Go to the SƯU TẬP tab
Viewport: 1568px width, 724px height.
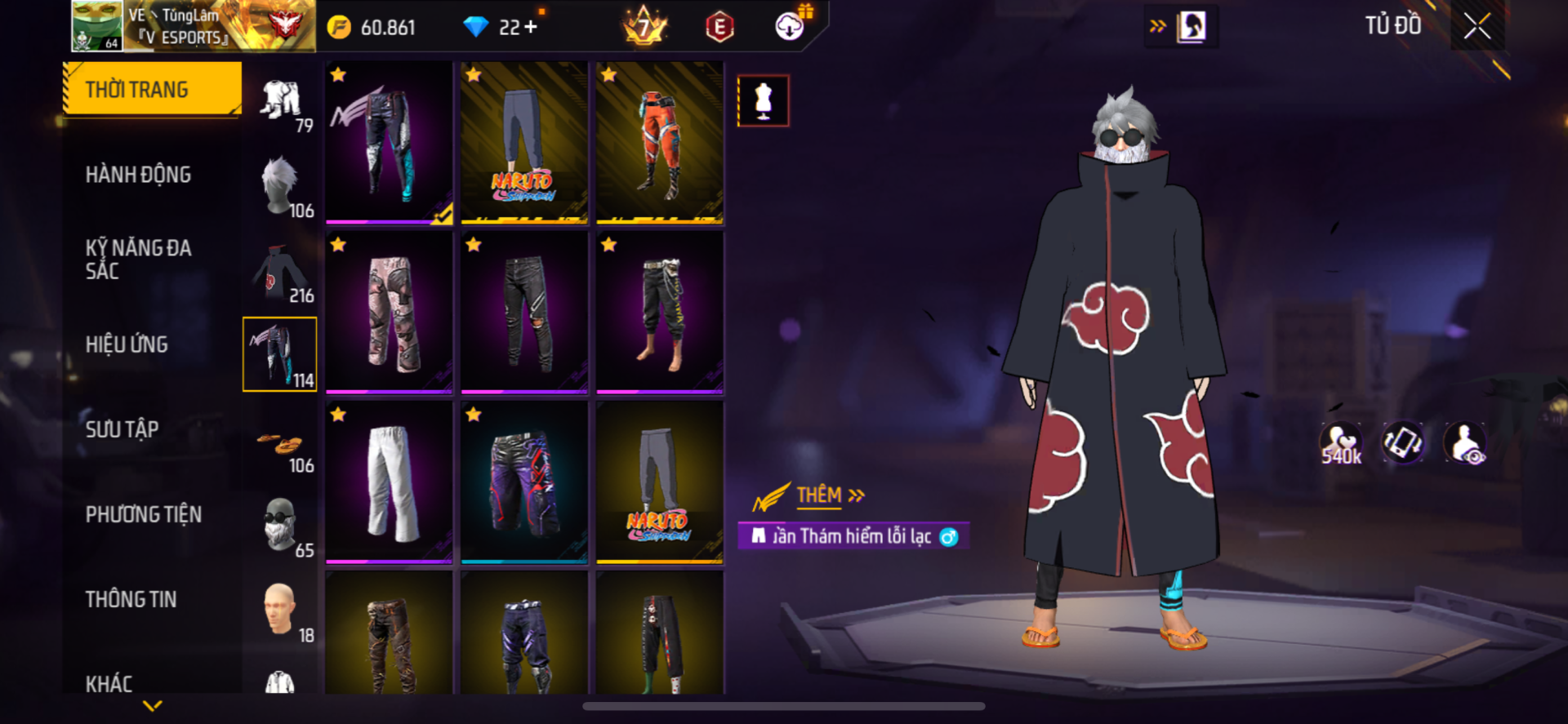tap(122, 429)
